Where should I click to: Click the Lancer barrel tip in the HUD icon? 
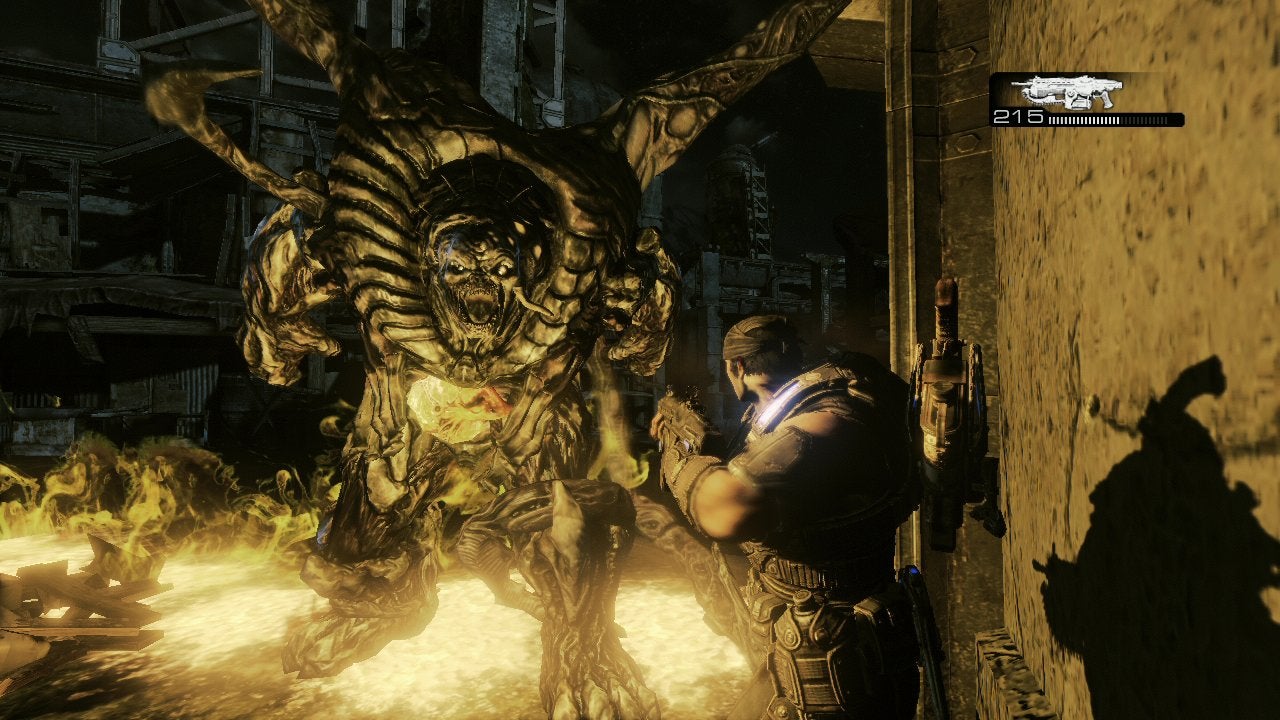(x=1014, y=83)
